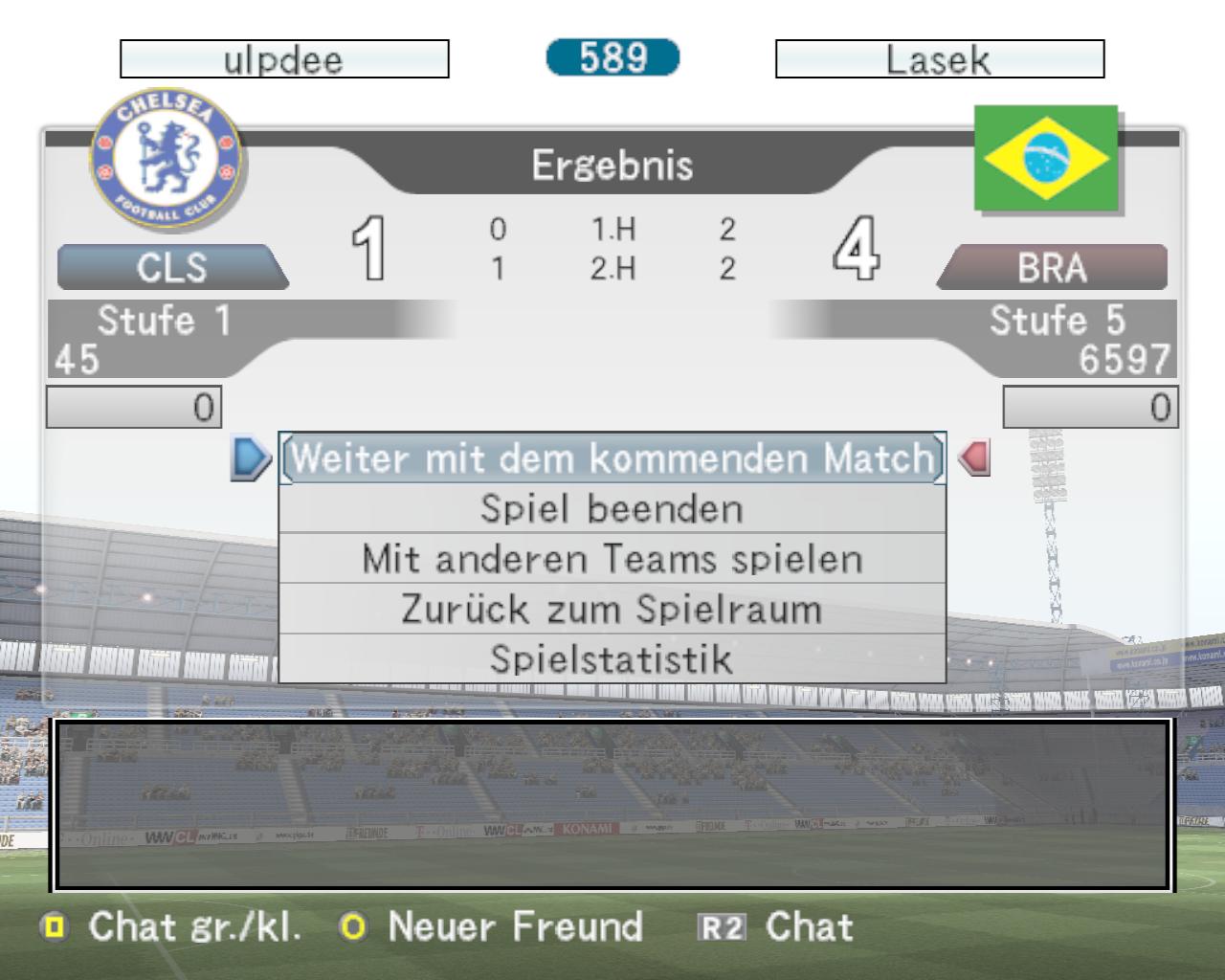Select 'Weiter mit dem kommenden Match'
The height and width of the screenshot is (980, 1225).
pyautogui.click(x=612, y=458)
